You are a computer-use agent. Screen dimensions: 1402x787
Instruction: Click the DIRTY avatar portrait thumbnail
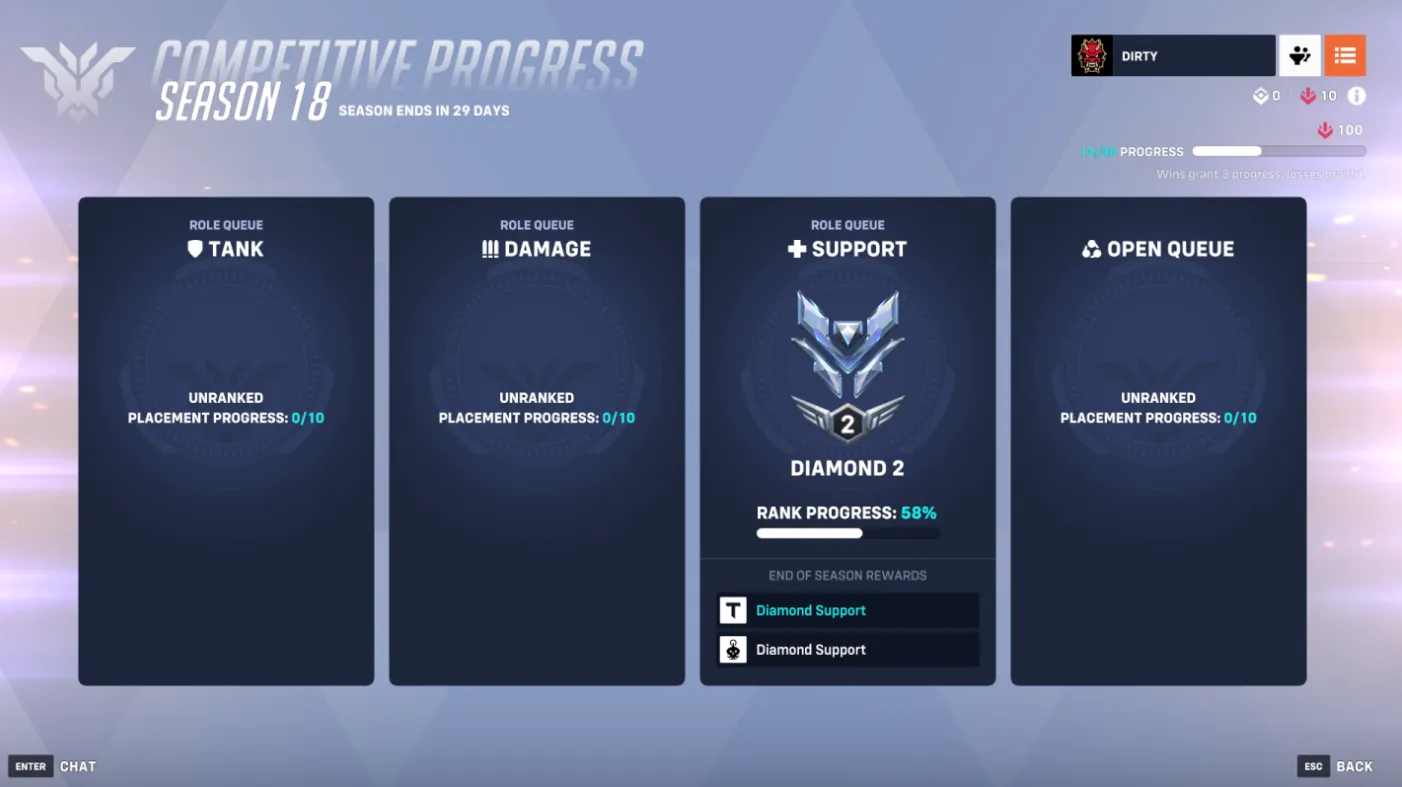point(1092,55)
